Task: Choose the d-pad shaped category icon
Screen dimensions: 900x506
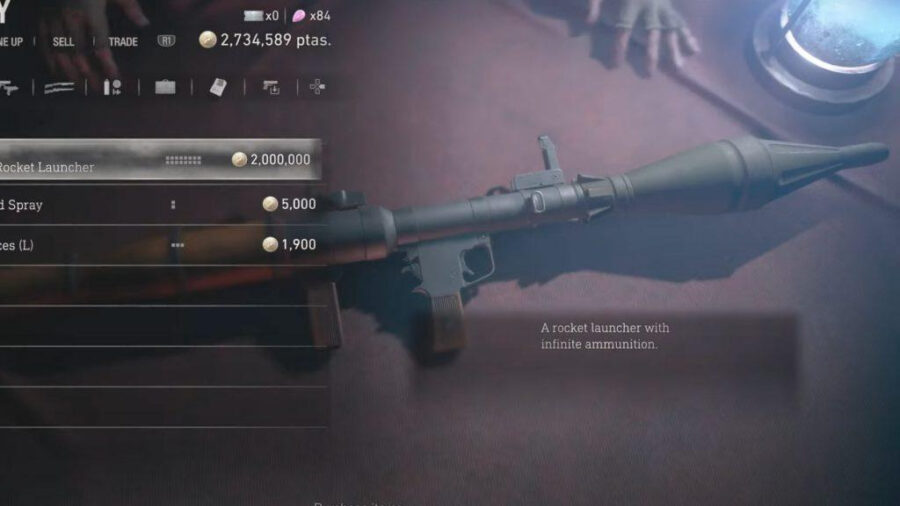Action: (x=317, y=87)
